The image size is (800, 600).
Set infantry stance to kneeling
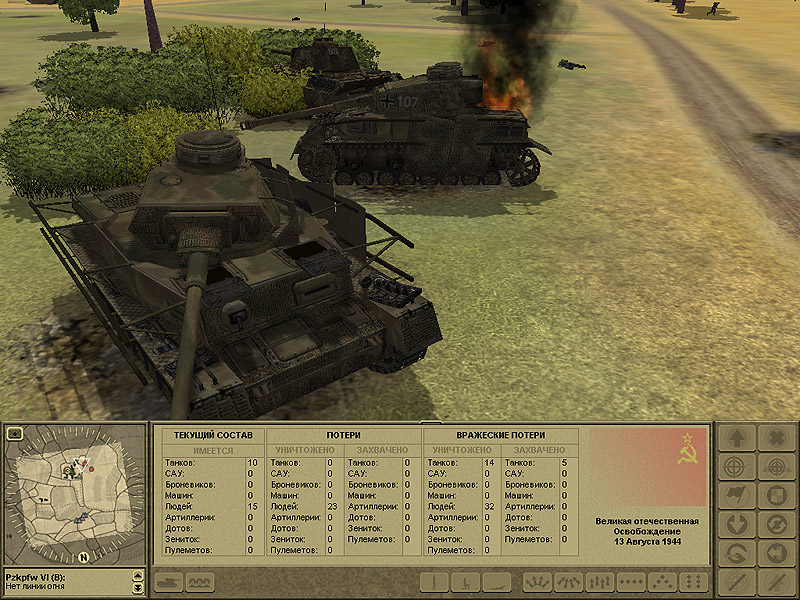point(466,582)
